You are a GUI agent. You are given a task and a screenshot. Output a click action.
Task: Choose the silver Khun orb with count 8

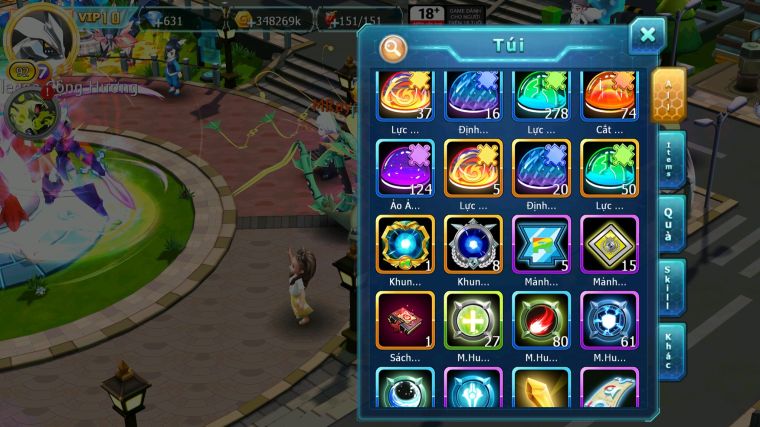pyautogui.click(x=473, y=244)
